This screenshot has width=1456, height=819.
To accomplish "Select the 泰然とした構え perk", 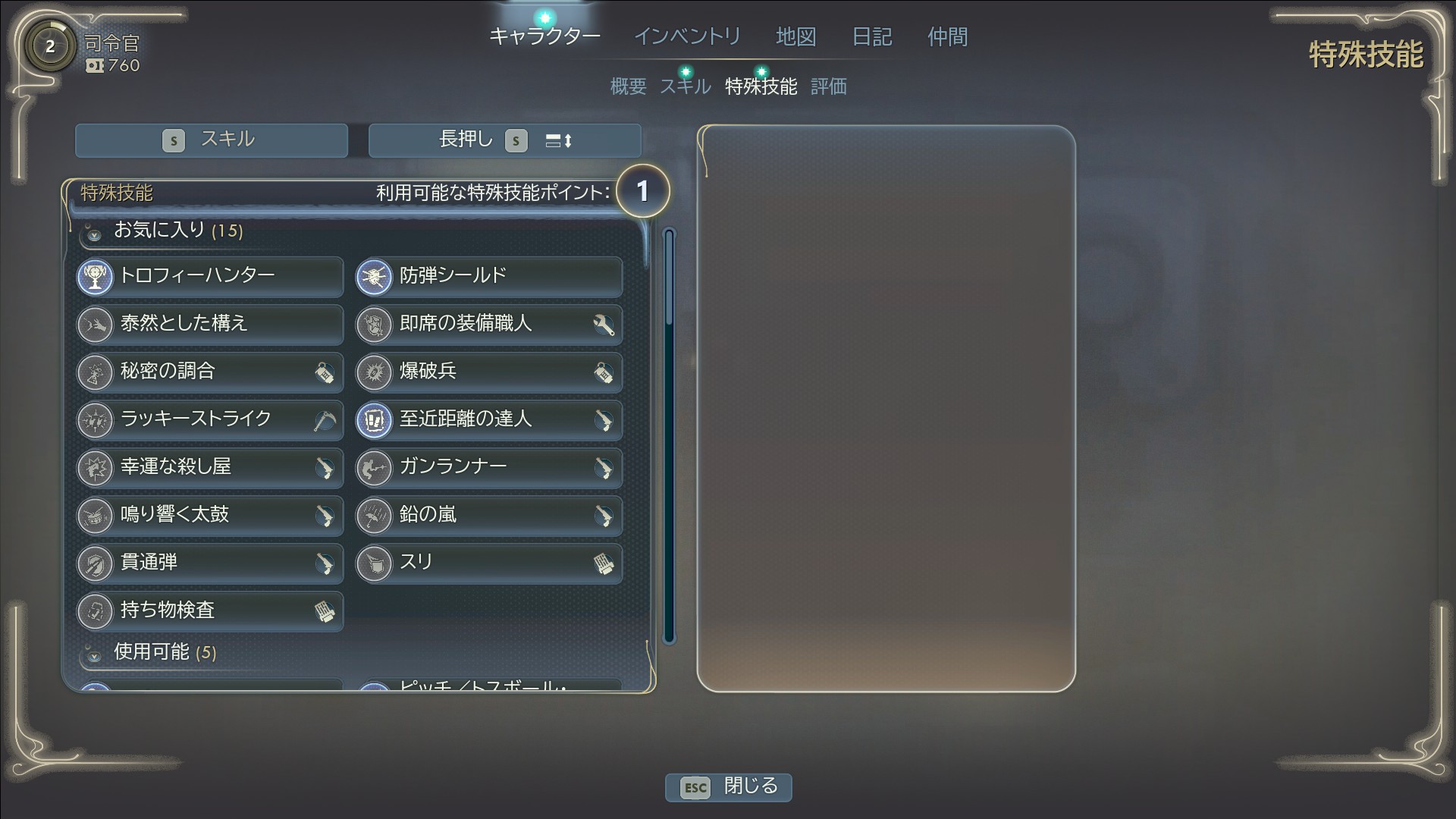I will click(210, 324).
